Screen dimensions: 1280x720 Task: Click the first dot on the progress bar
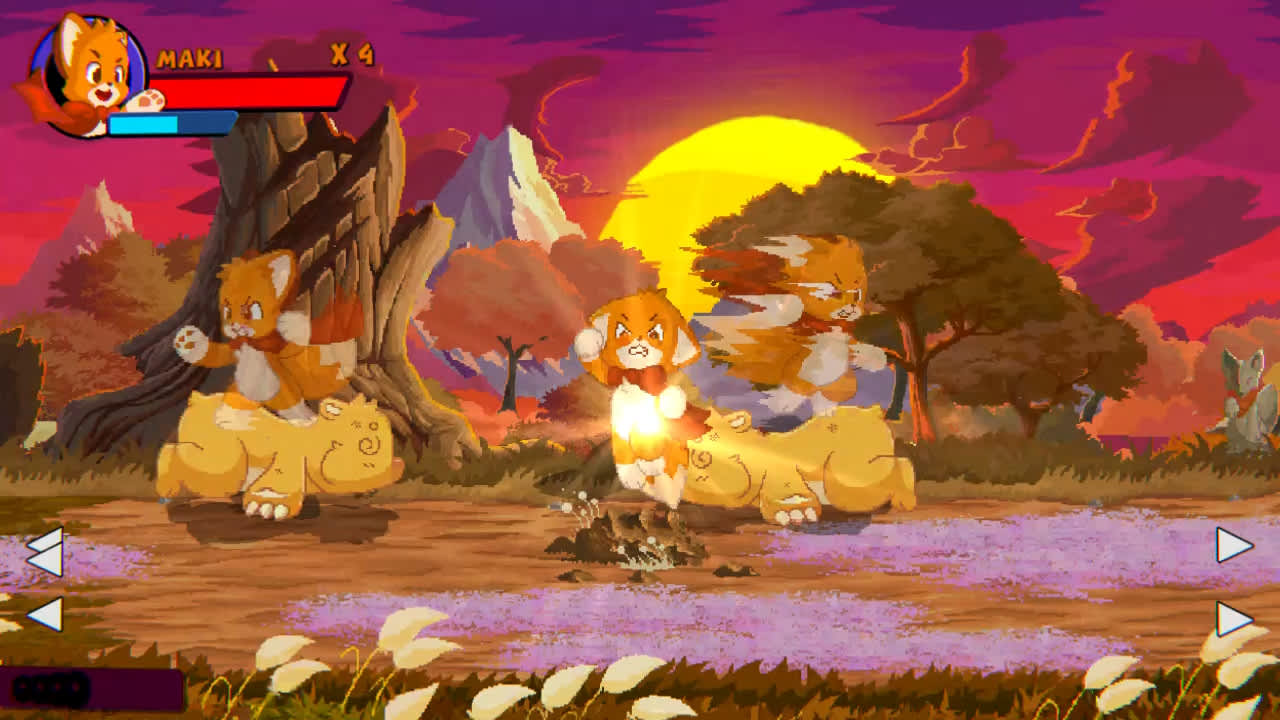[23, 685]
